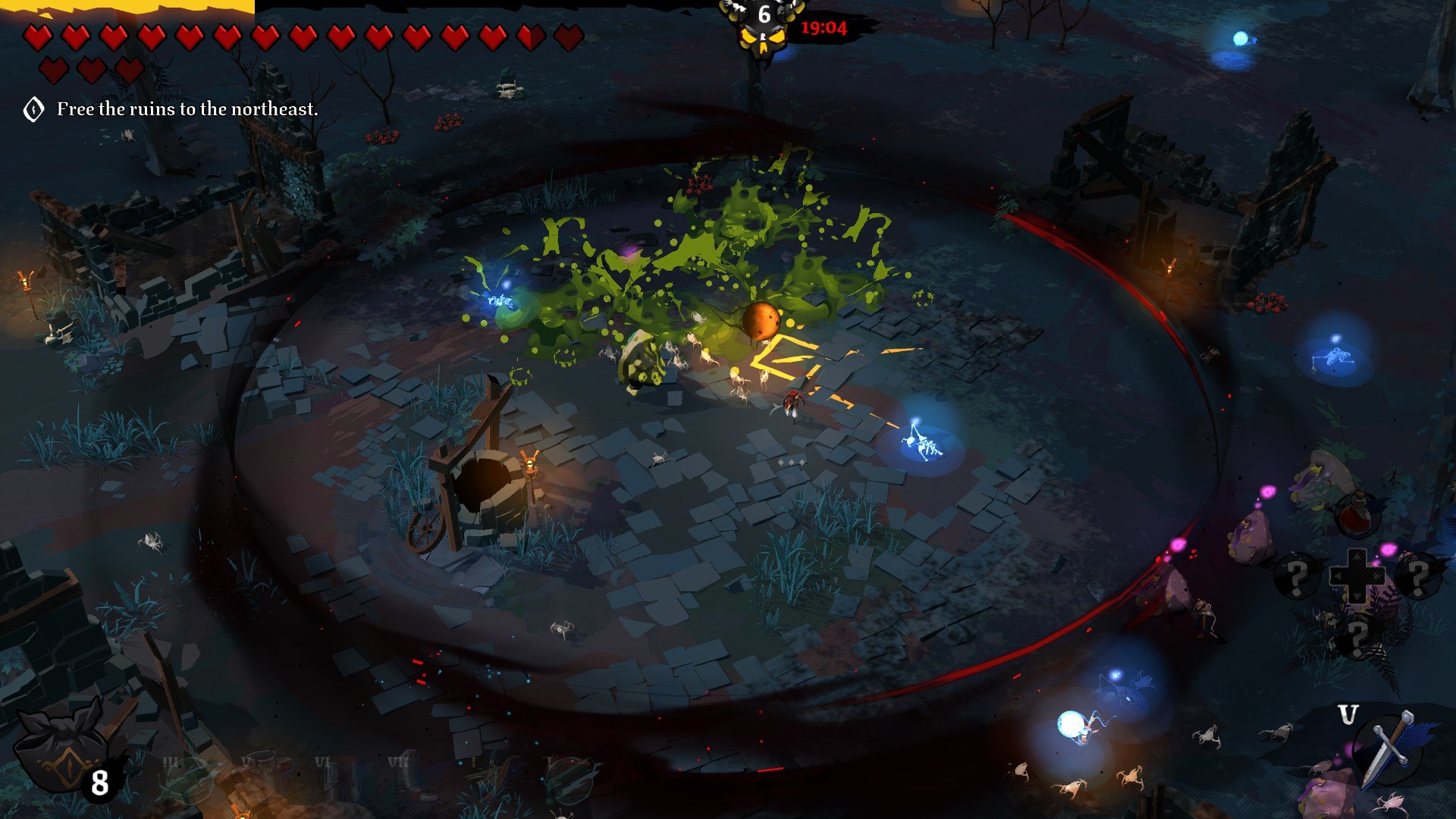Click the skull day counter emblem
The image size is (1456, 819).
(x=764, y=27)
